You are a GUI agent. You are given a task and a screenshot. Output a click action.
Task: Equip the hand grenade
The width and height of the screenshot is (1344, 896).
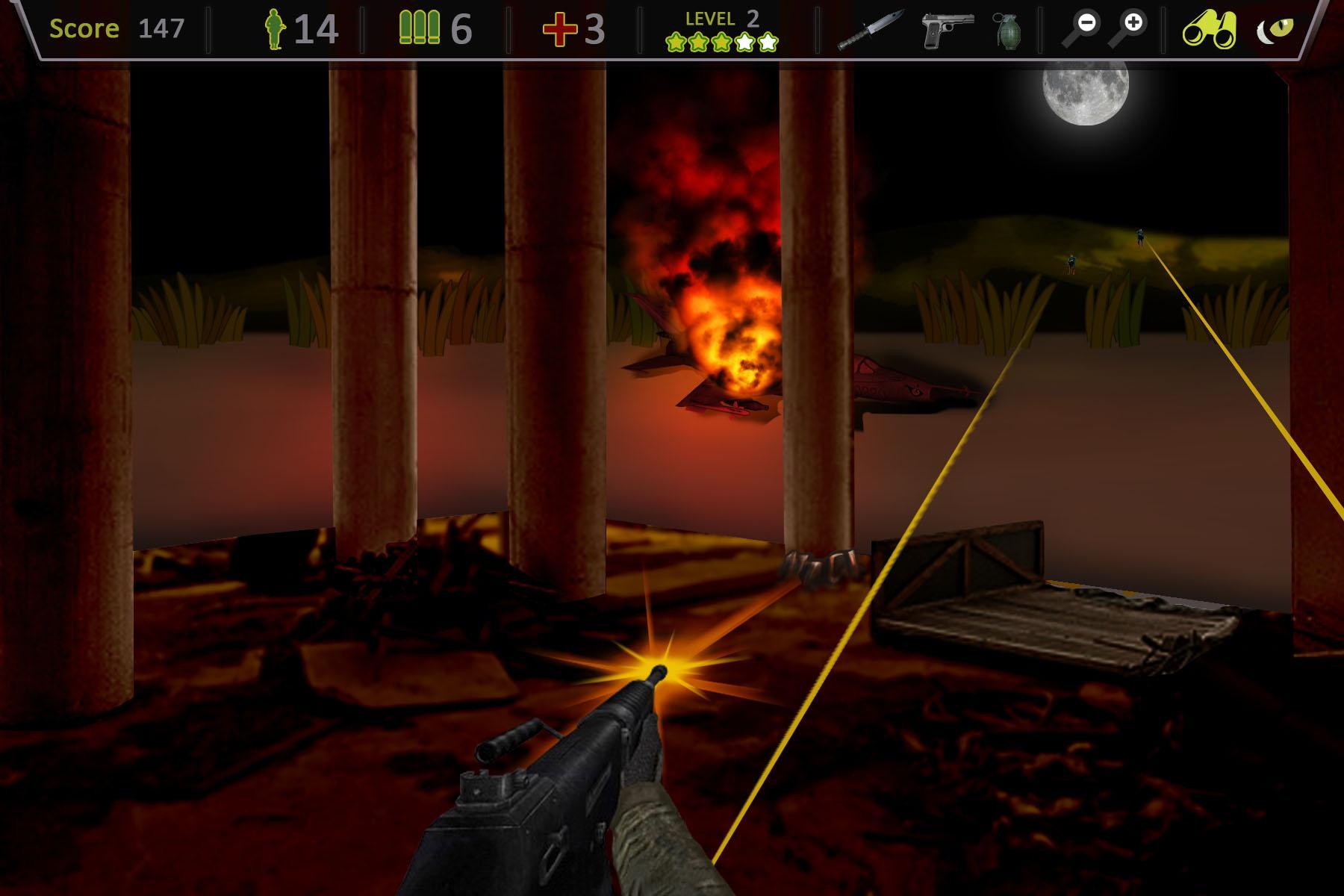(1007, 31)
